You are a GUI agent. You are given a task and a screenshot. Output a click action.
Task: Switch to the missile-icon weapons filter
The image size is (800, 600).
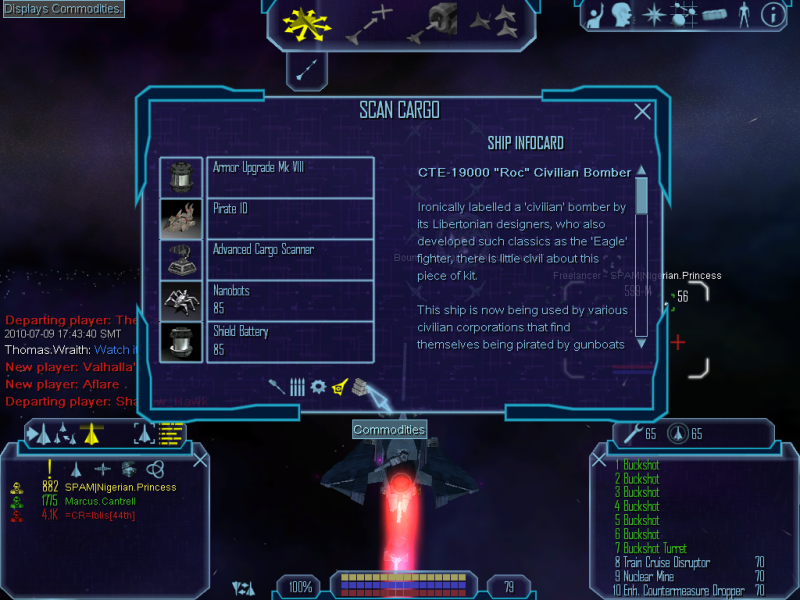[x=276, y=386]
